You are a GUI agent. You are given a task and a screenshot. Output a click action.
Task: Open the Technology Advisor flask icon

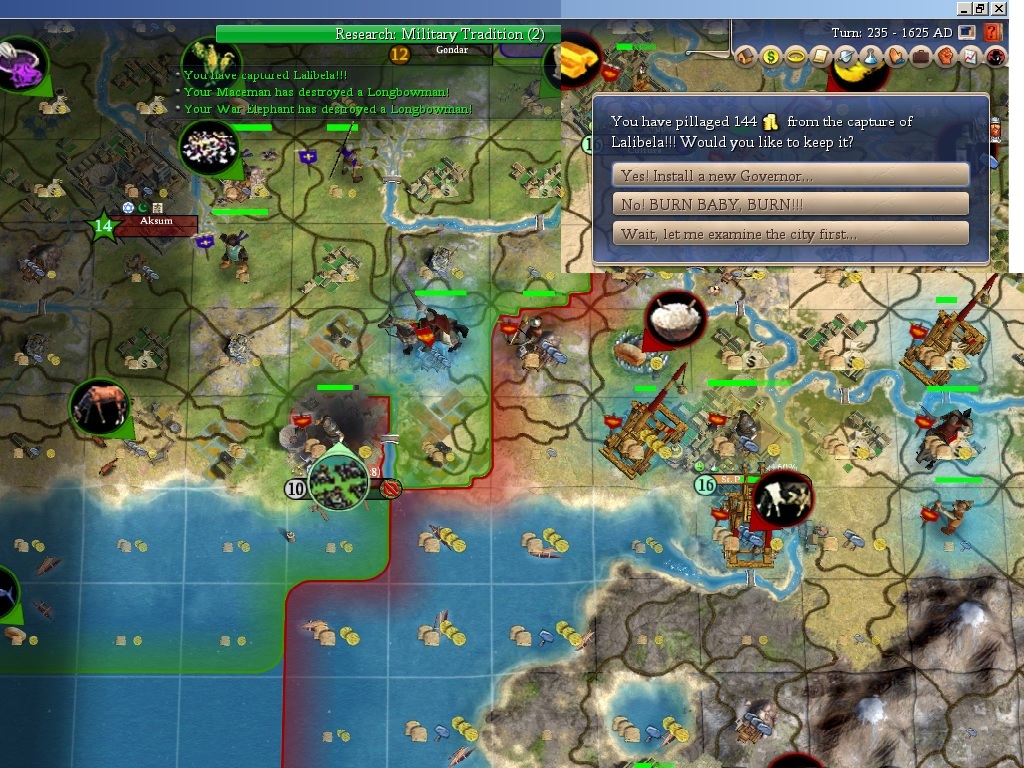pyautogui.click(x=871, y=57)
